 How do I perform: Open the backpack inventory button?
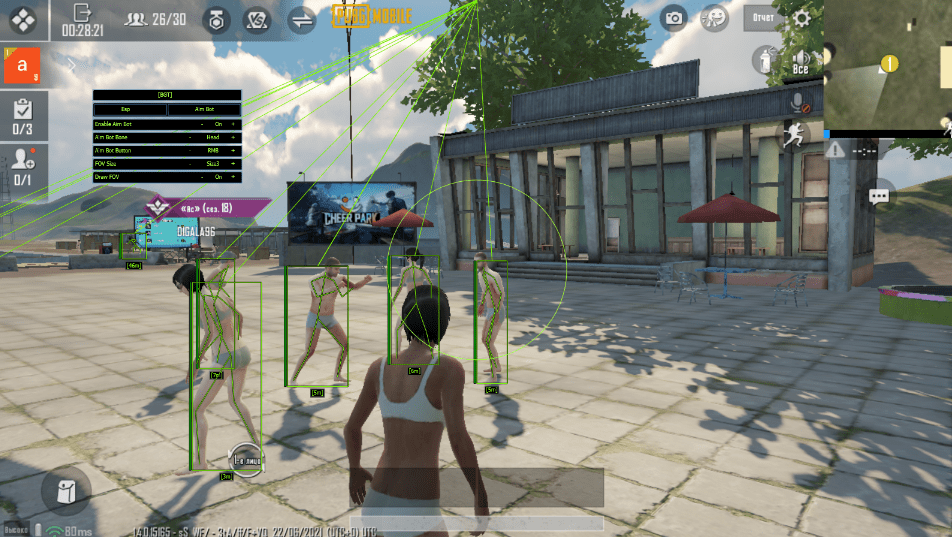point(66,492)
